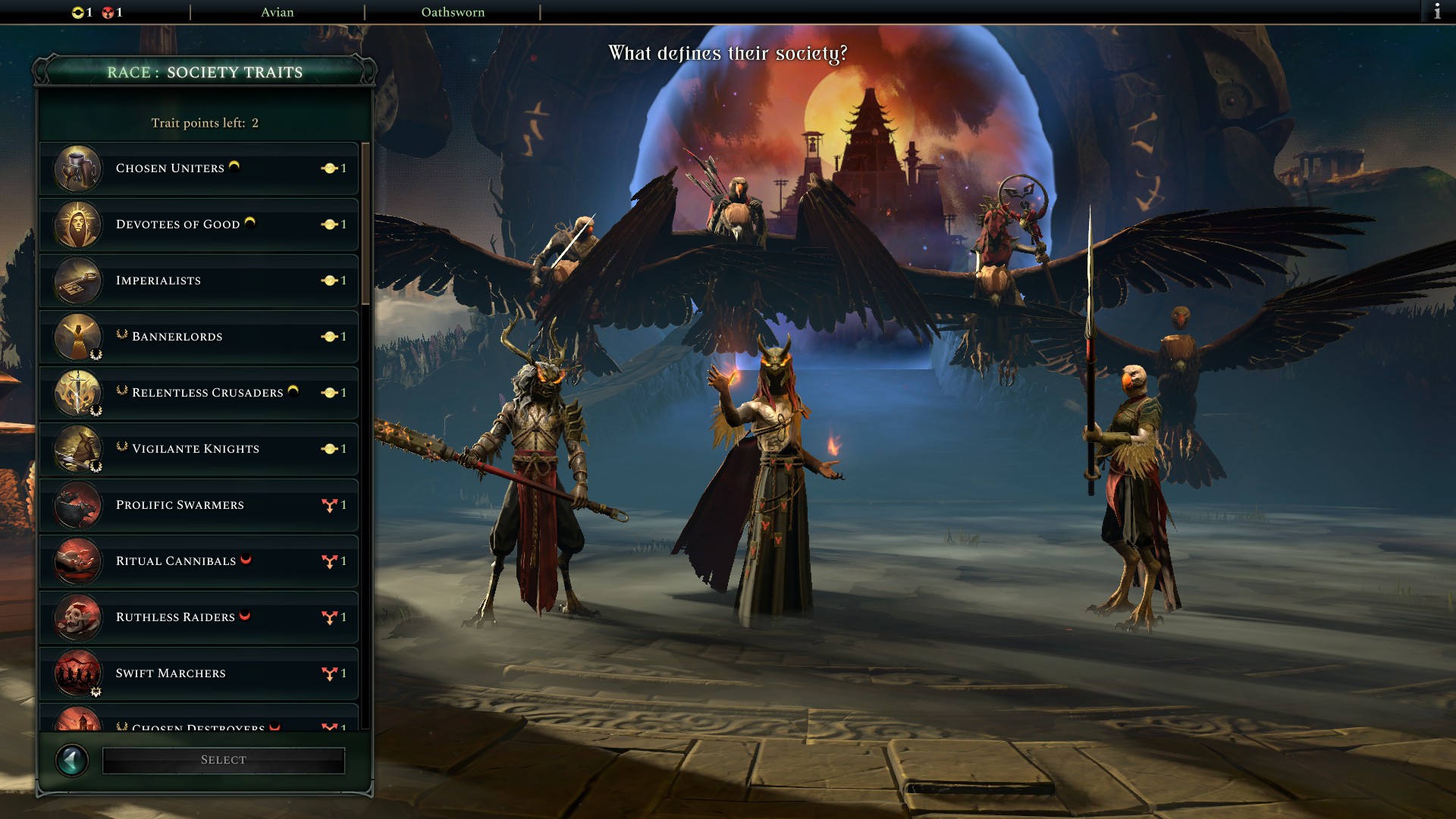Check the trait points remaining counter

[x=204, y=121]
